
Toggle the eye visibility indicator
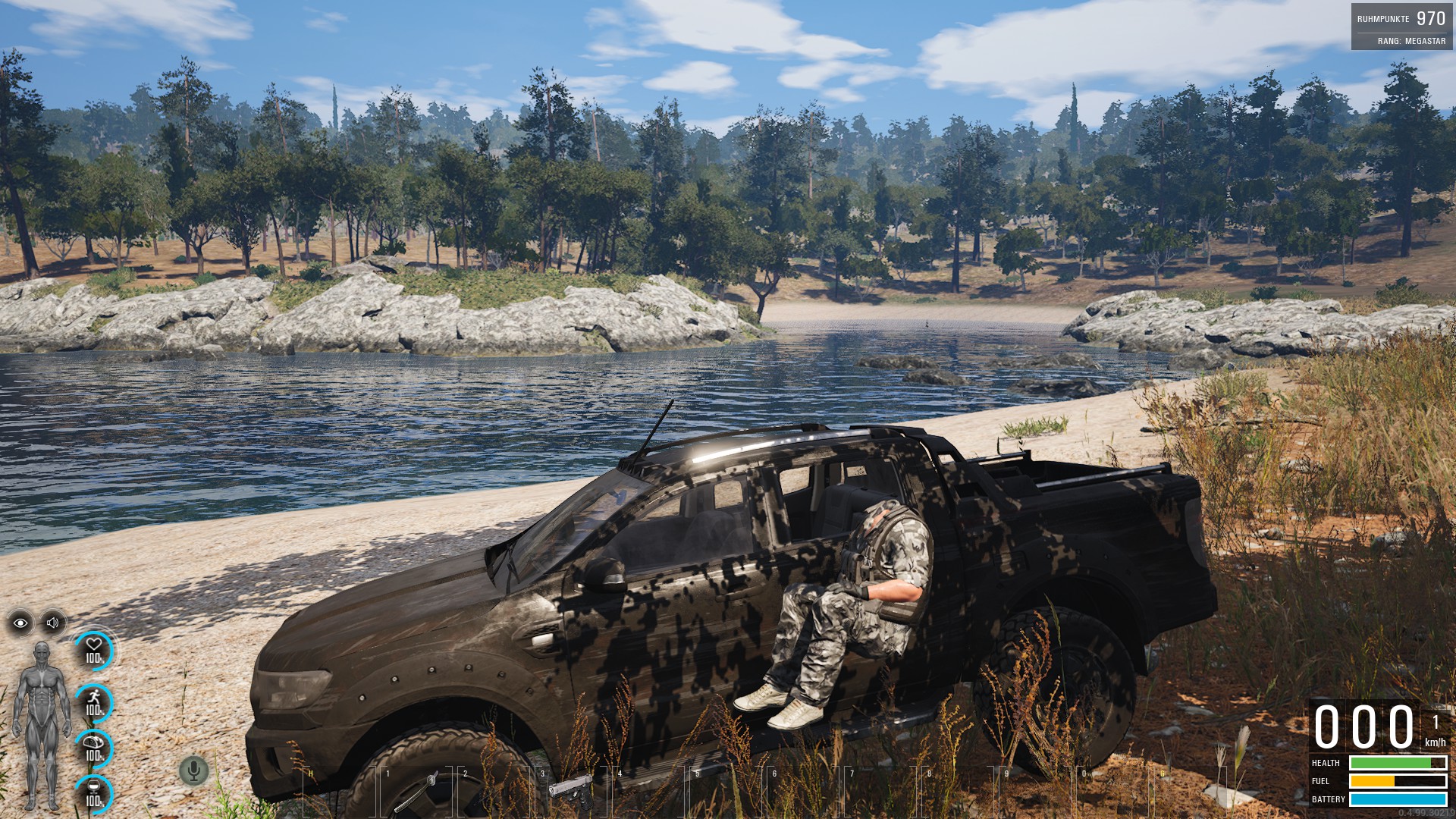pyautogui.click(x=20, y=623)
